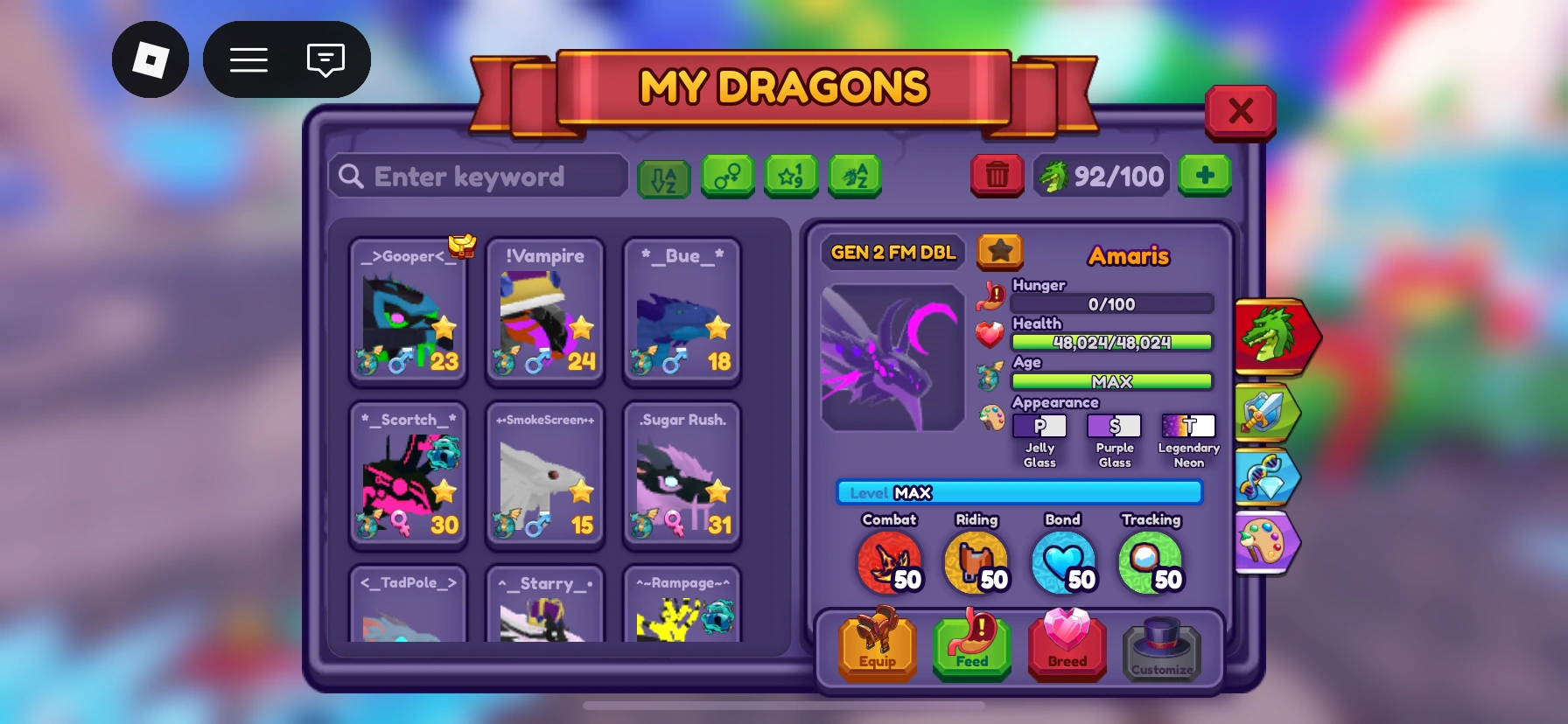The height and width of the screenshot is (724, 1568).
Task: Select the Equip saddle icon
Action: click(x=877, y=647)
